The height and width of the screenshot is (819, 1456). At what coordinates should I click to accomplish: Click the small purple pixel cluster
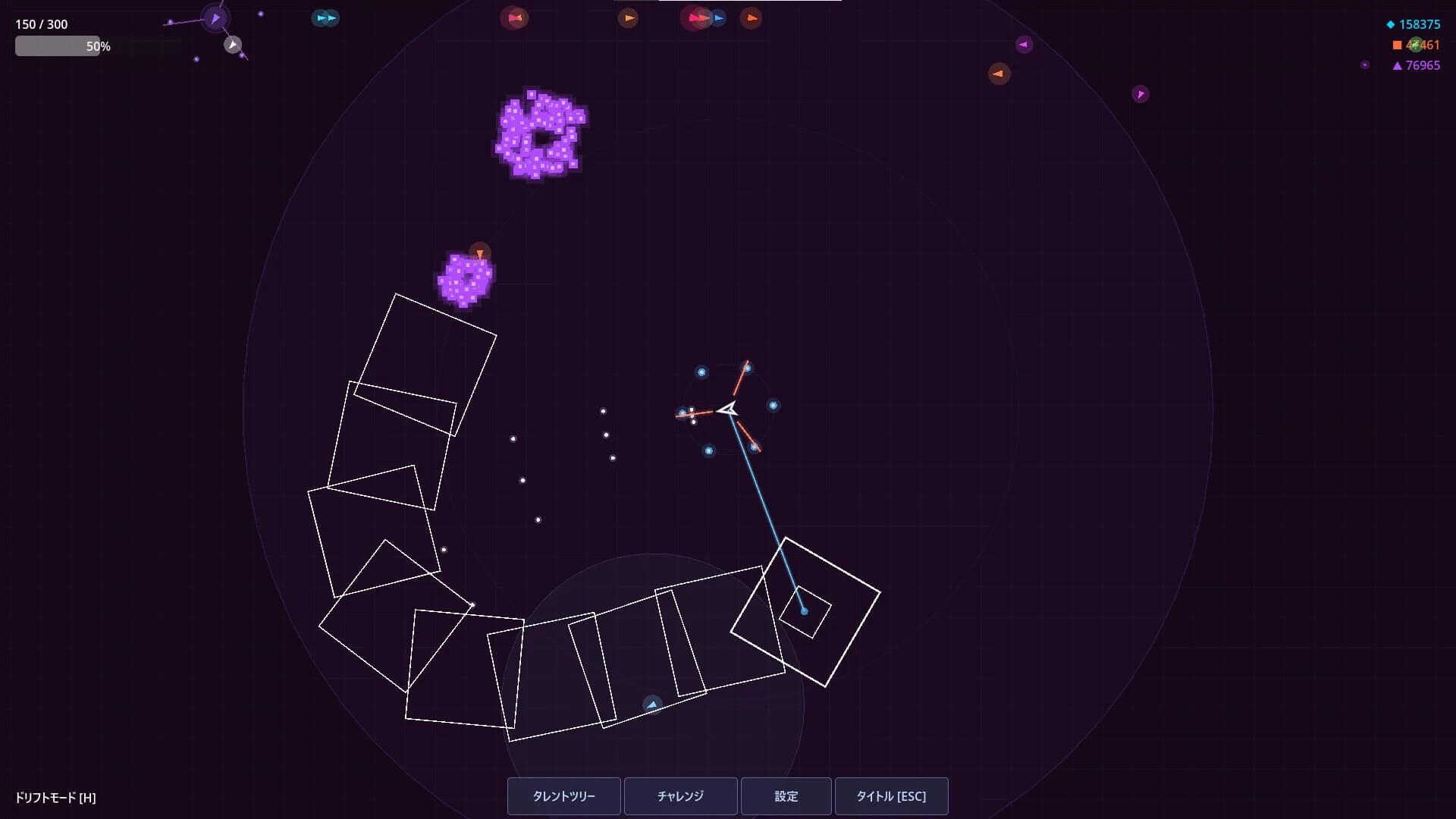(x=465, y=279)
